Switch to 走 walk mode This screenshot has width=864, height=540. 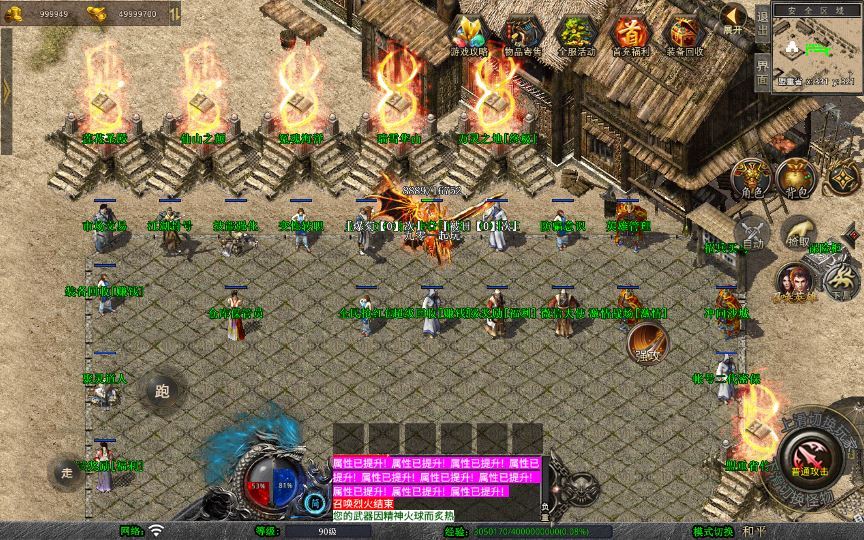[68, 472]
